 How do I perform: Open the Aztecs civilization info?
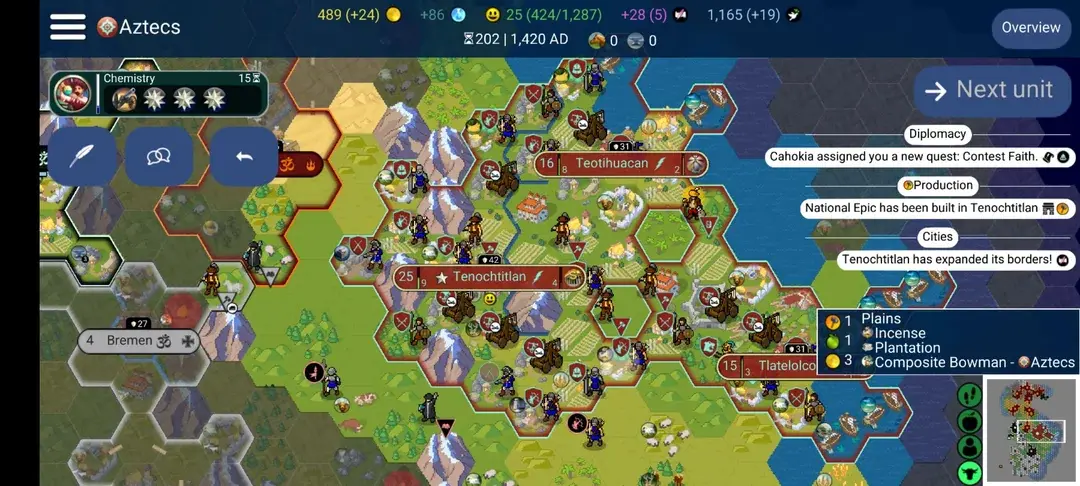pyautogui.click(x=139, y=27)
